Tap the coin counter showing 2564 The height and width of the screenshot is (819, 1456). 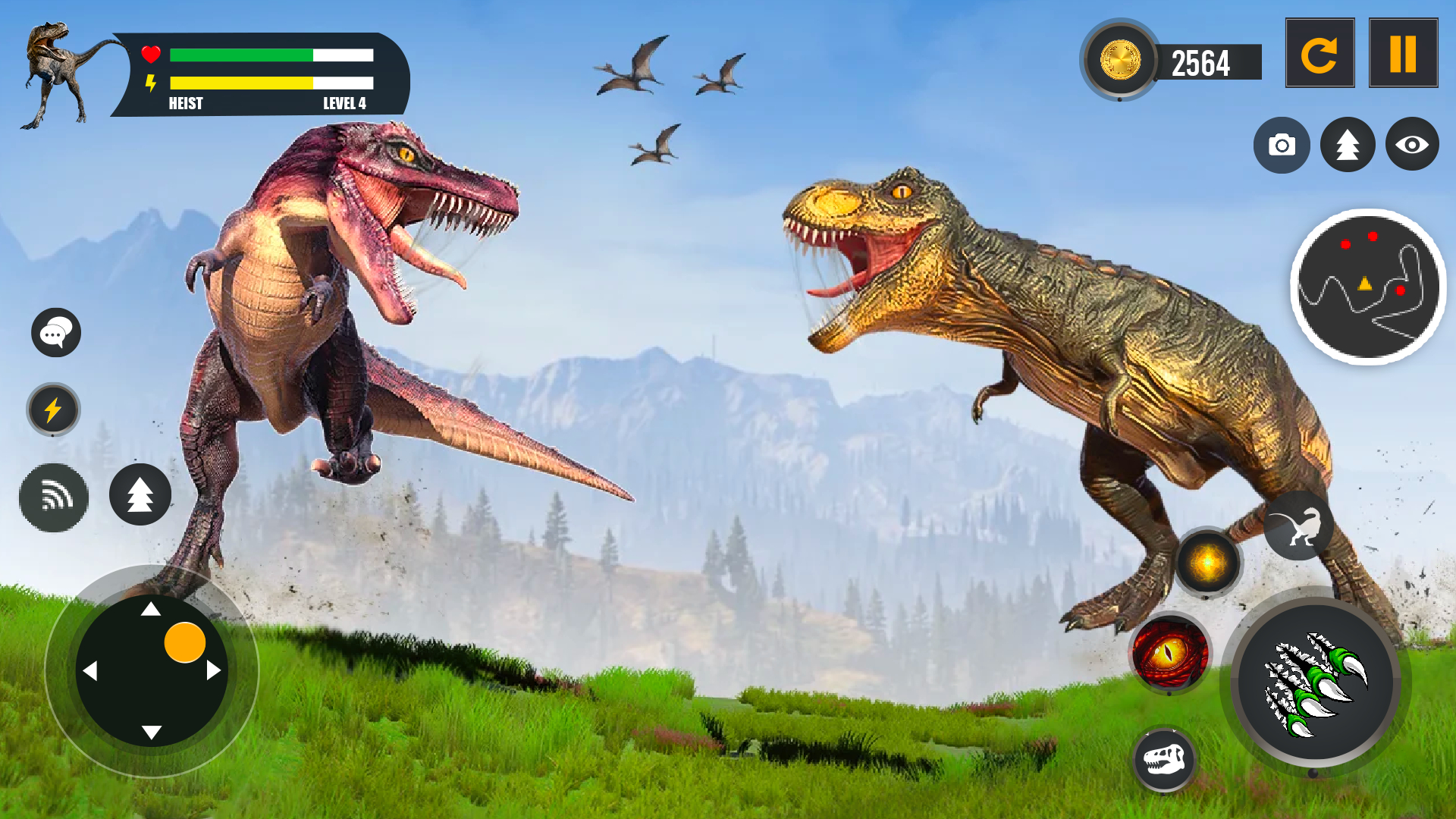tap(1200, 64)
